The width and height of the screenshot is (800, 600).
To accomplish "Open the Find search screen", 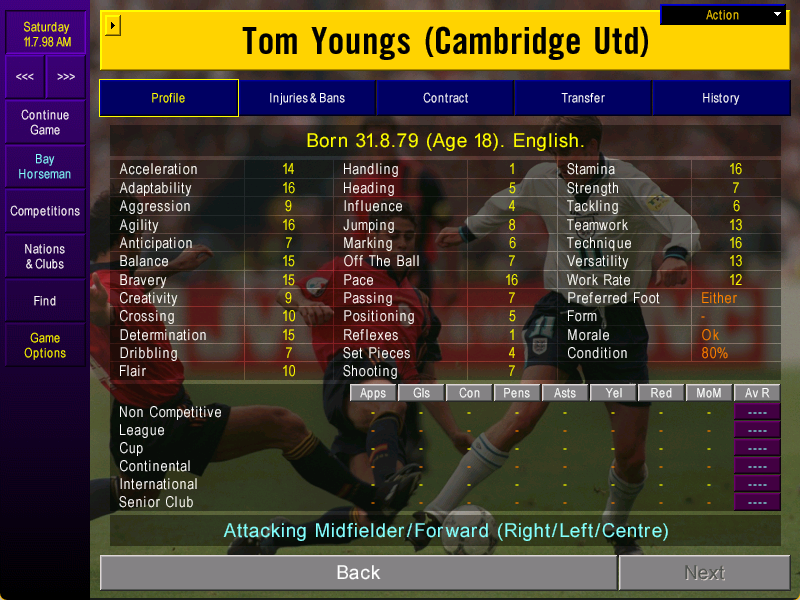I will click(x=45, y=301).
